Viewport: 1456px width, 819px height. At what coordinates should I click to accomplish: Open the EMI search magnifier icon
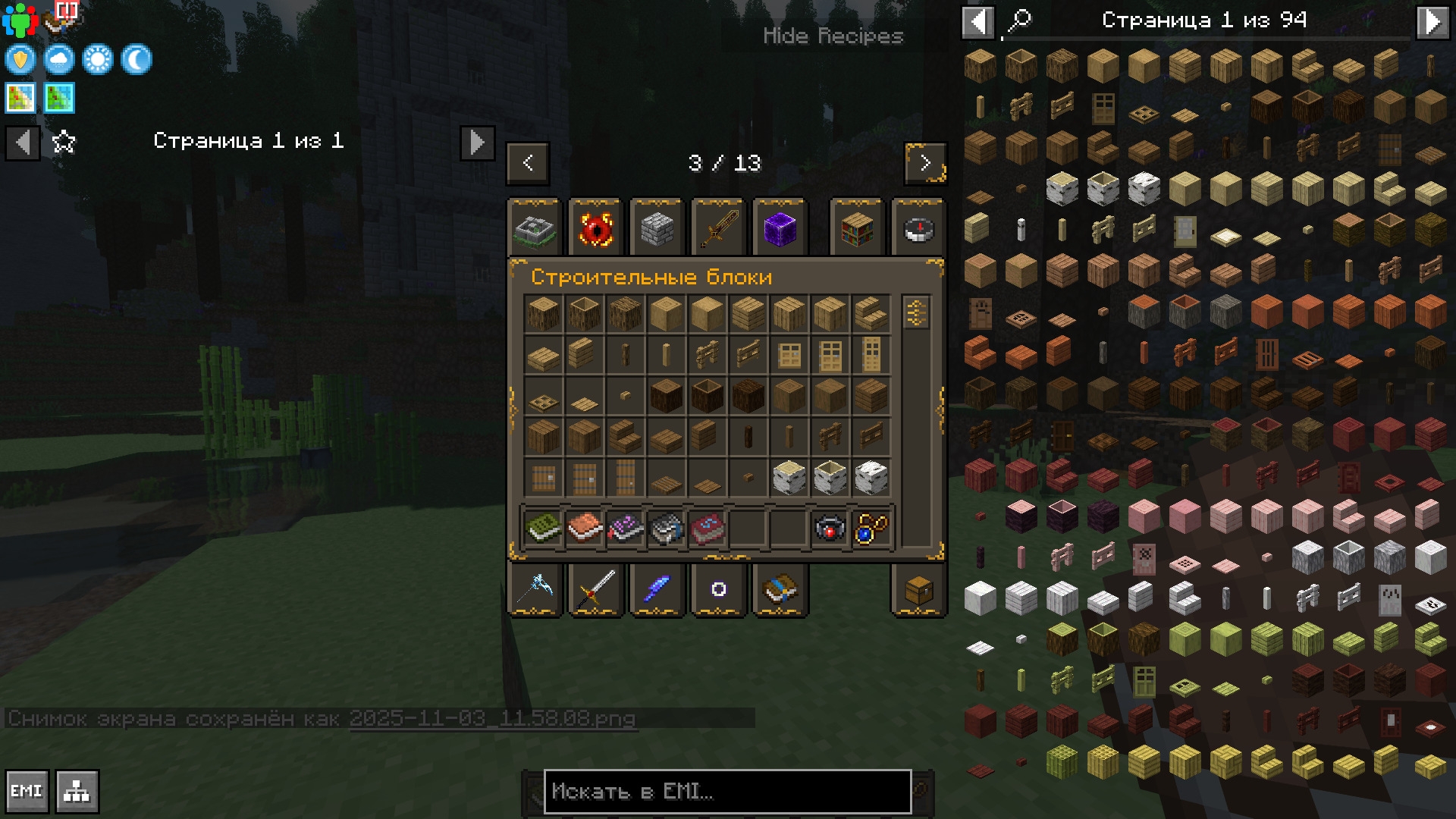click(x=1019, y=21)
